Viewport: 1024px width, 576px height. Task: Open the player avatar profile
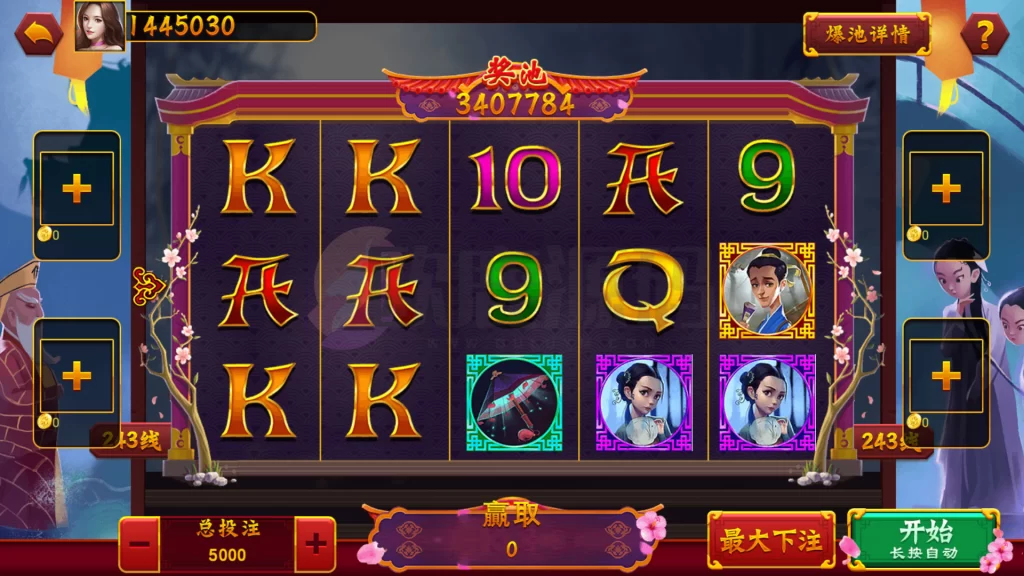pos(100,26)
